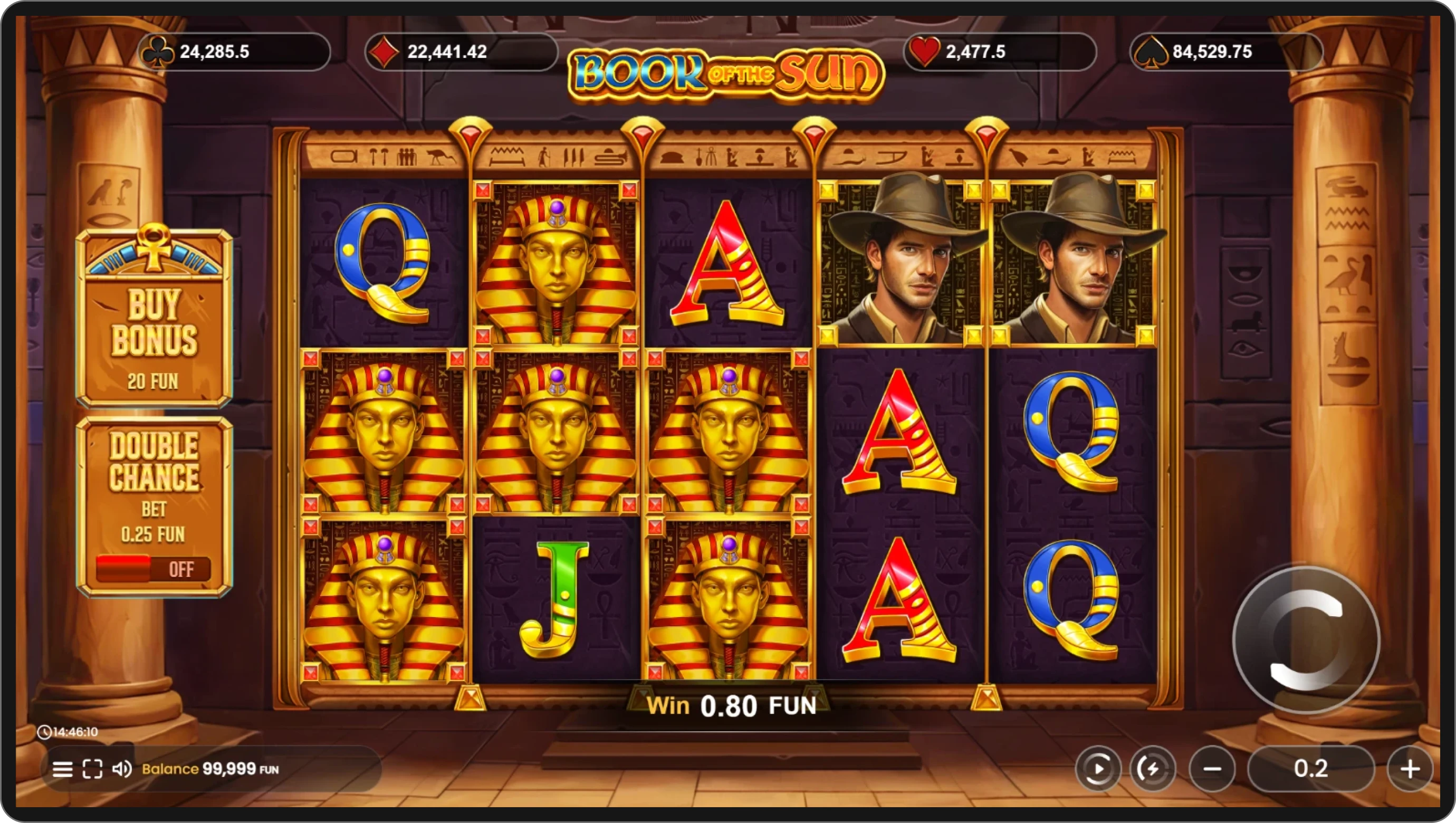Toggle the Double Chance OFF switch
Viewport: 1456px width, 823px height.
pos(153,569)
